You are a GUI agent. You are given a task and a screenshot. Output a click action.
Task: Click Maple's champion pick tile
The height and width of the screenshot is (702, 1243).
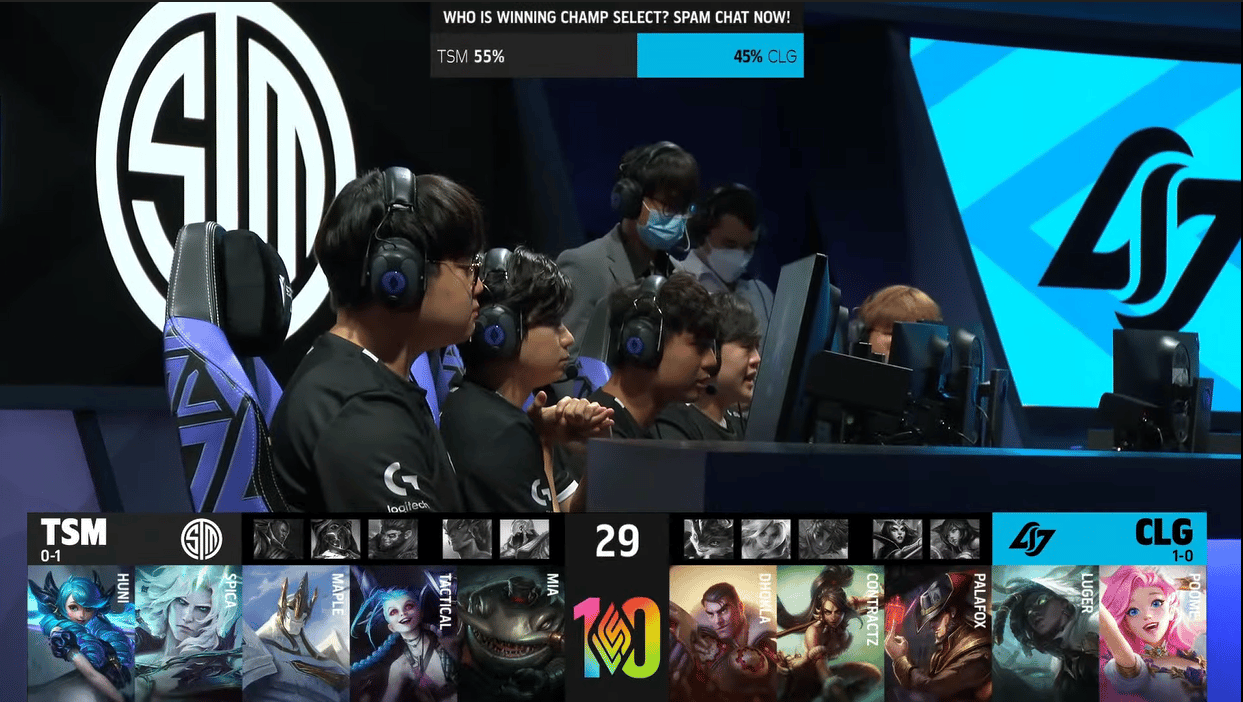click(x=296, y=632)
